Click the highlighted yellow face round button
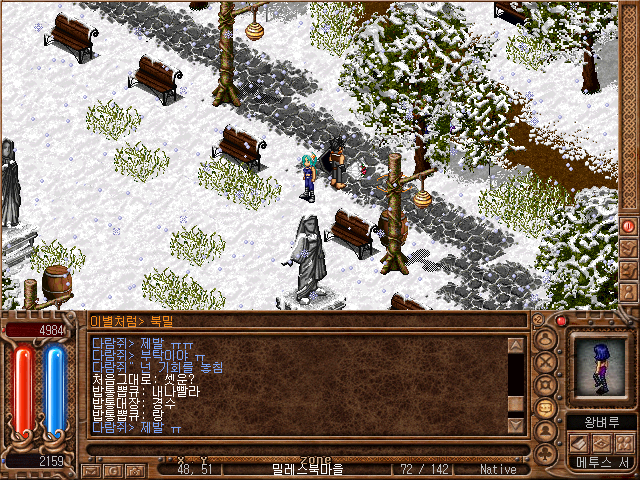 pos(546,408)
